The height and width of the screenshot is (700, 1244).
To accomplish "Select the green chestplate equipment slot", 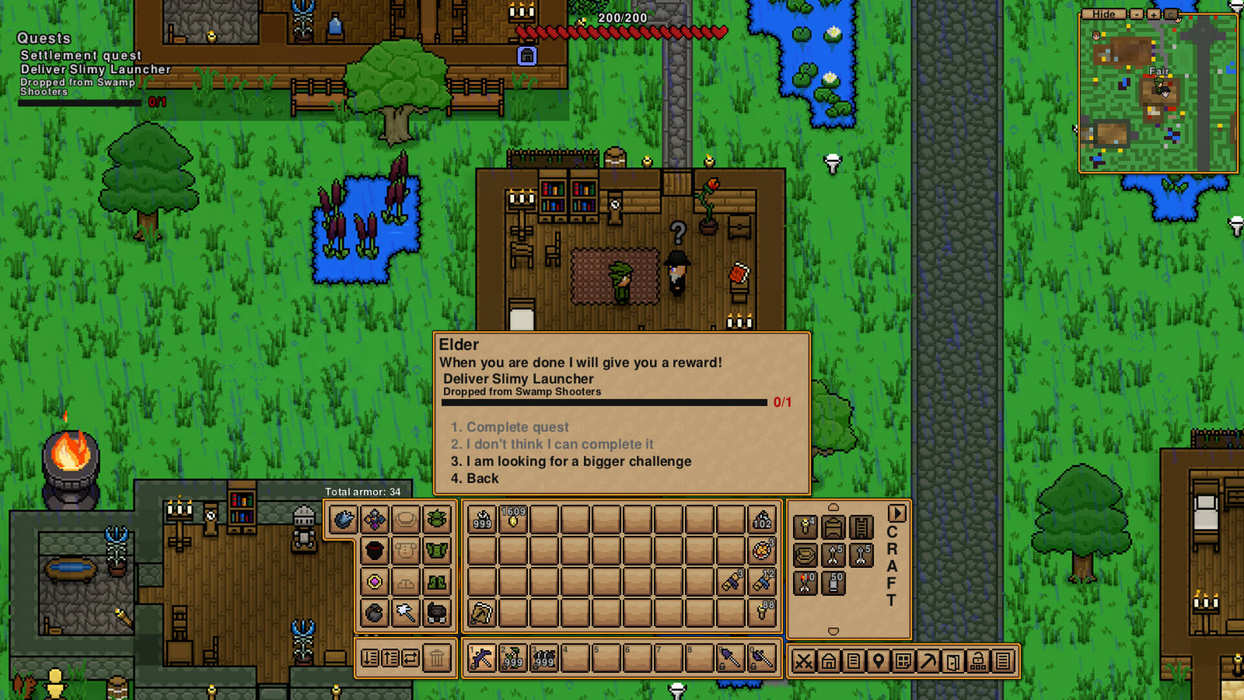I will click(437, 550).
